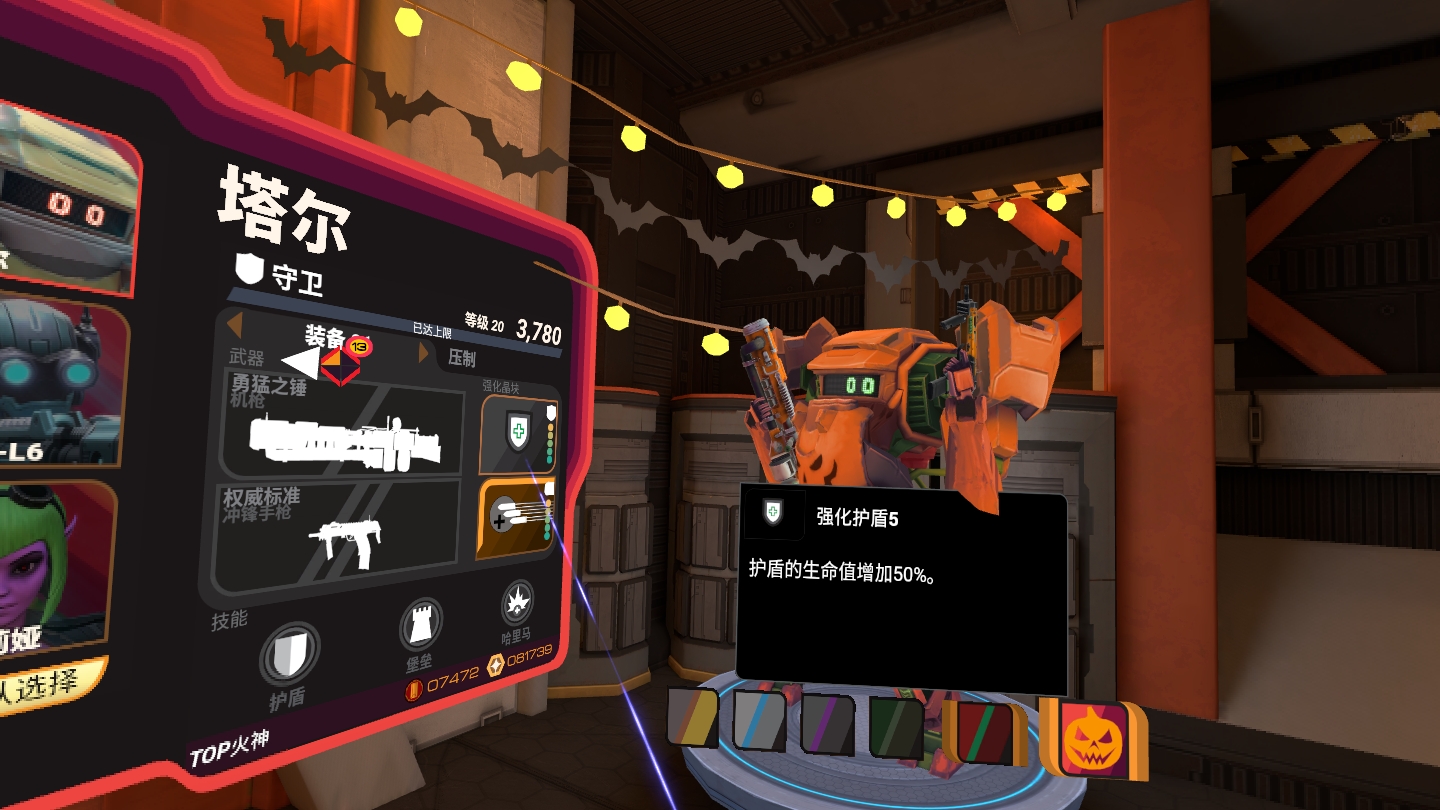Go to previous loadout with left arrow
Image resolution: width=1440 pixels, height=810 pixels.
pos(234,325)
